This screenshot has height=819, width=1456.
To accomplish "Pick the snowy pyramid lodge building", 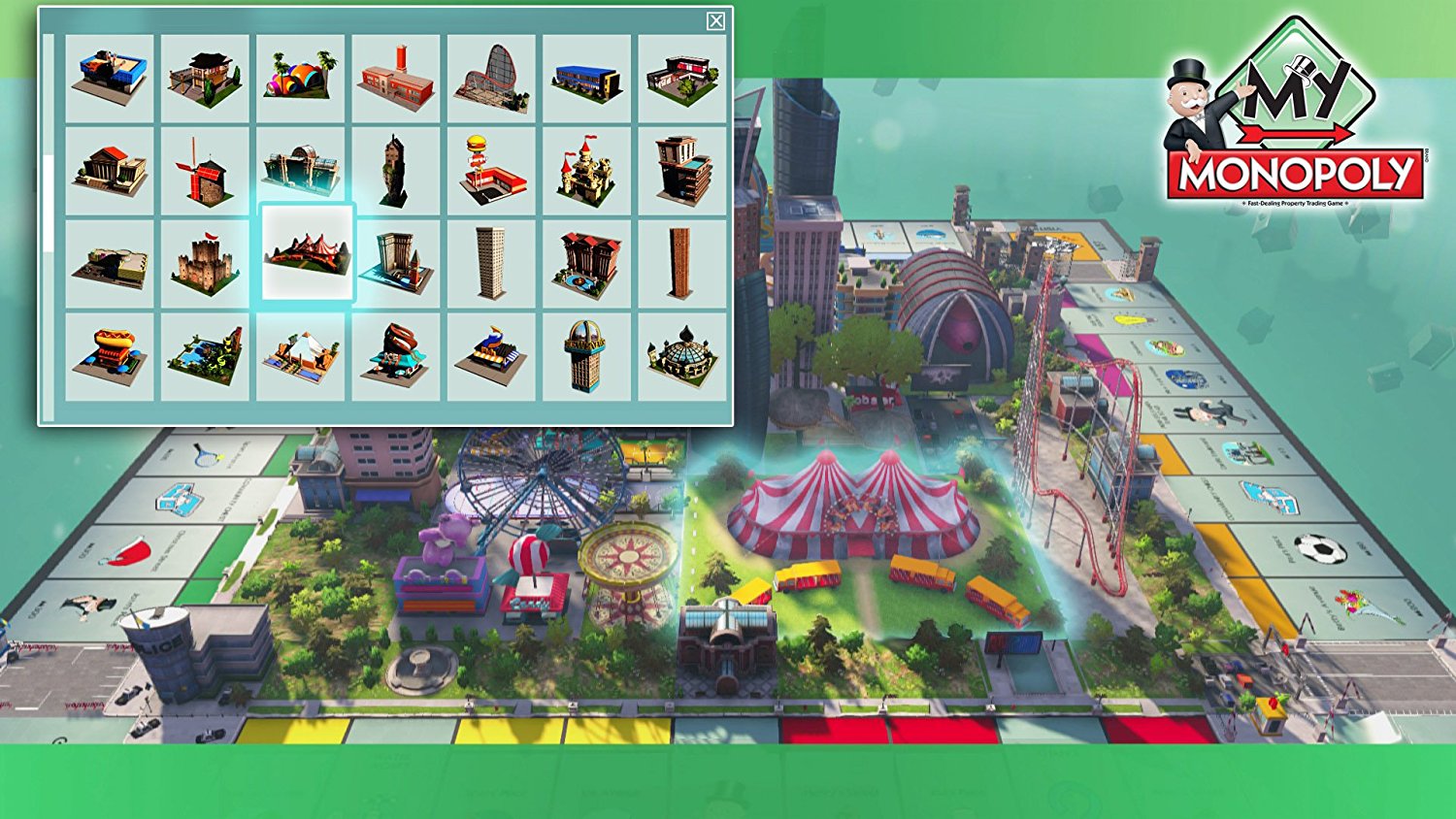I will click(x=301, y=359).
